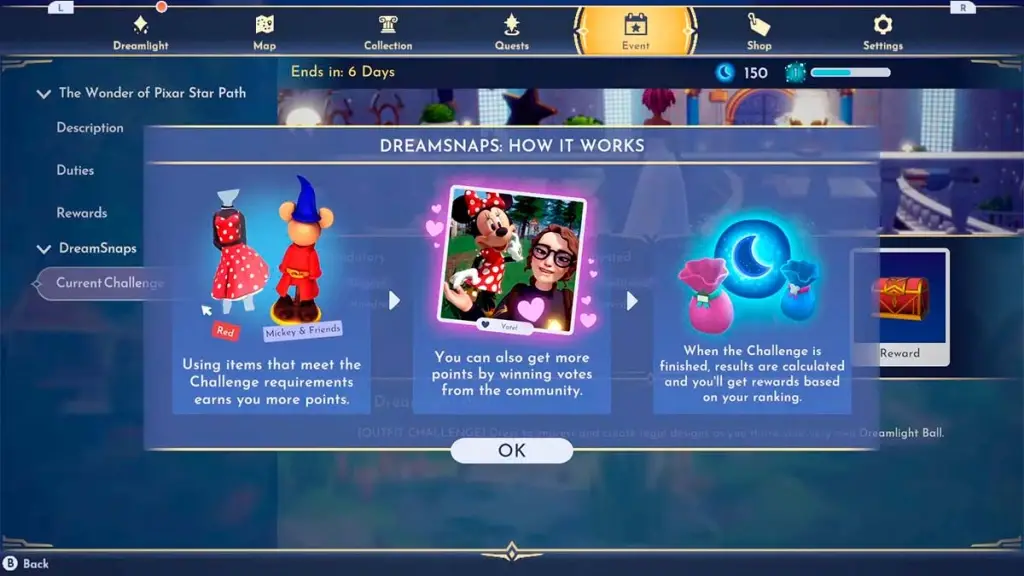1024x576 pixels.
Task: Advance using the arrow after the first panel
Action: (x=393, y=300)
